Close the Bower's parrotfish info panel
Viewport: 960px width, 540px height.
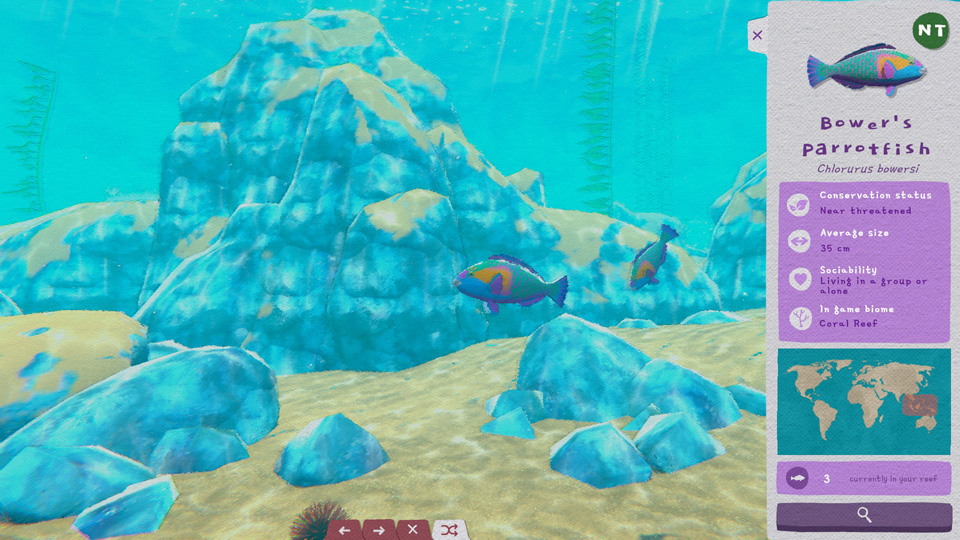point(757,35)
